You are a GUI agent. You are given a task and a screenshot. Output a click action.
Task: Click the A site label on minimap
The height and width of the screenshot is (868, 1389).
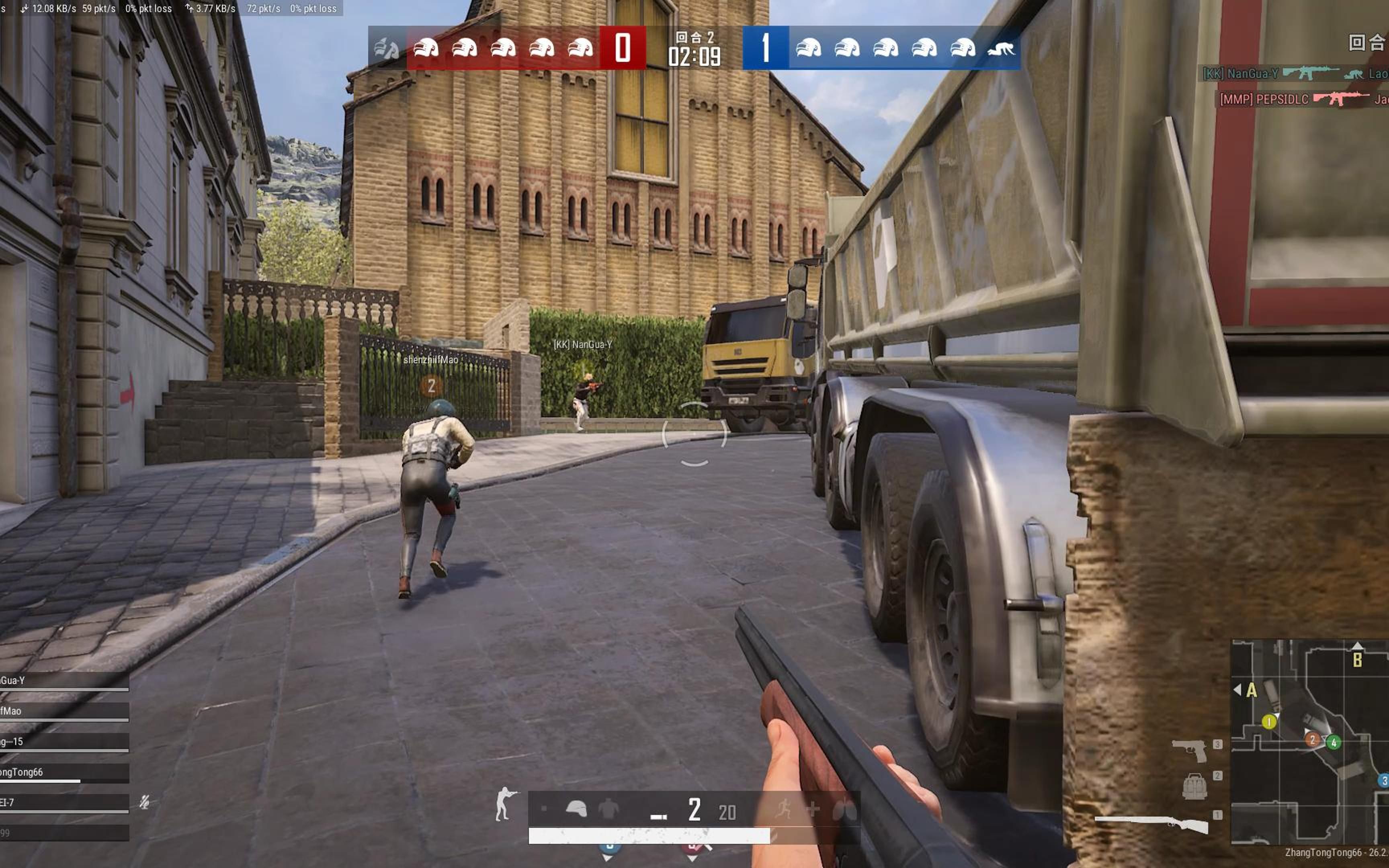pyautogui.click(x=1251, y=690)
